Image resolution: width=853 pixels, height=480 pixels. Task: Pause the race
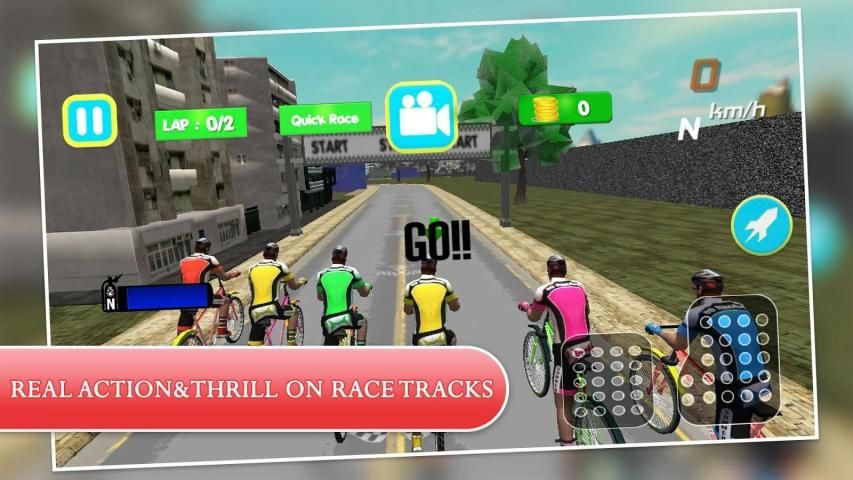pyautogui.click(x=90, y=121)
